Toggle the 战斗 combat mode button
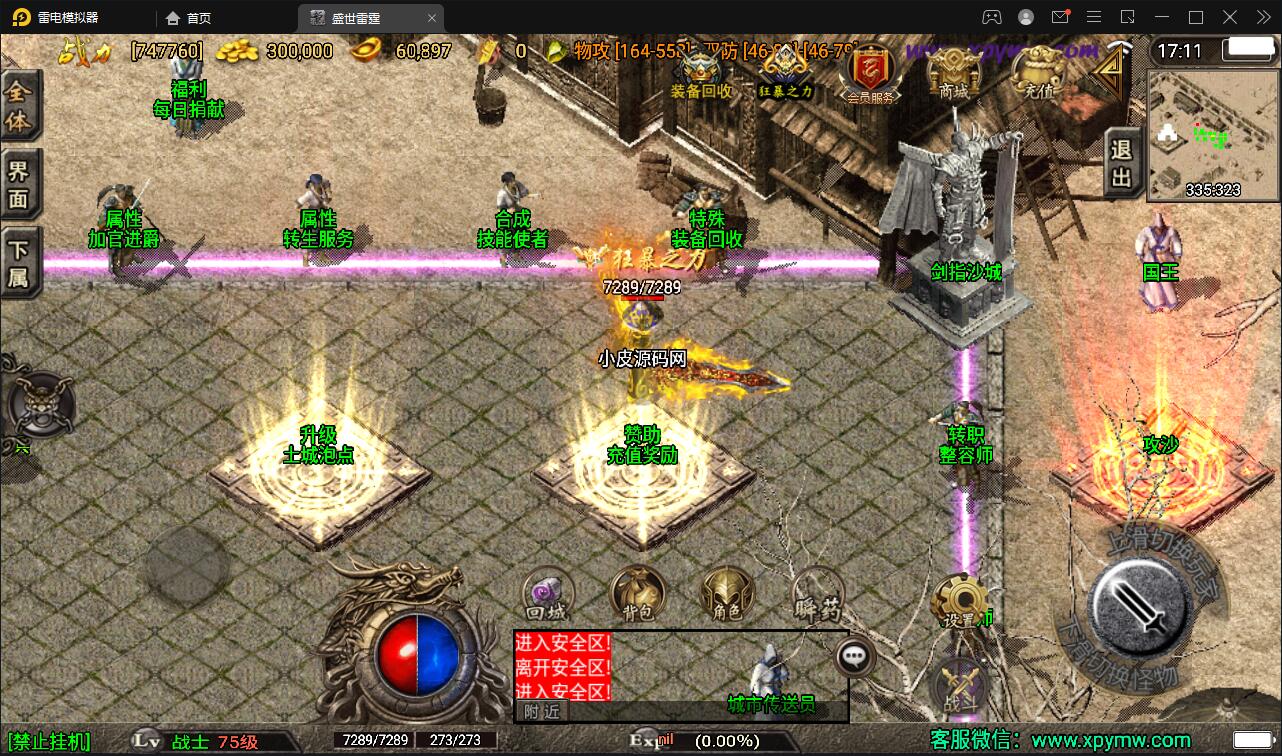Screen dimensions: 1282x756 (x=960, y=689)
